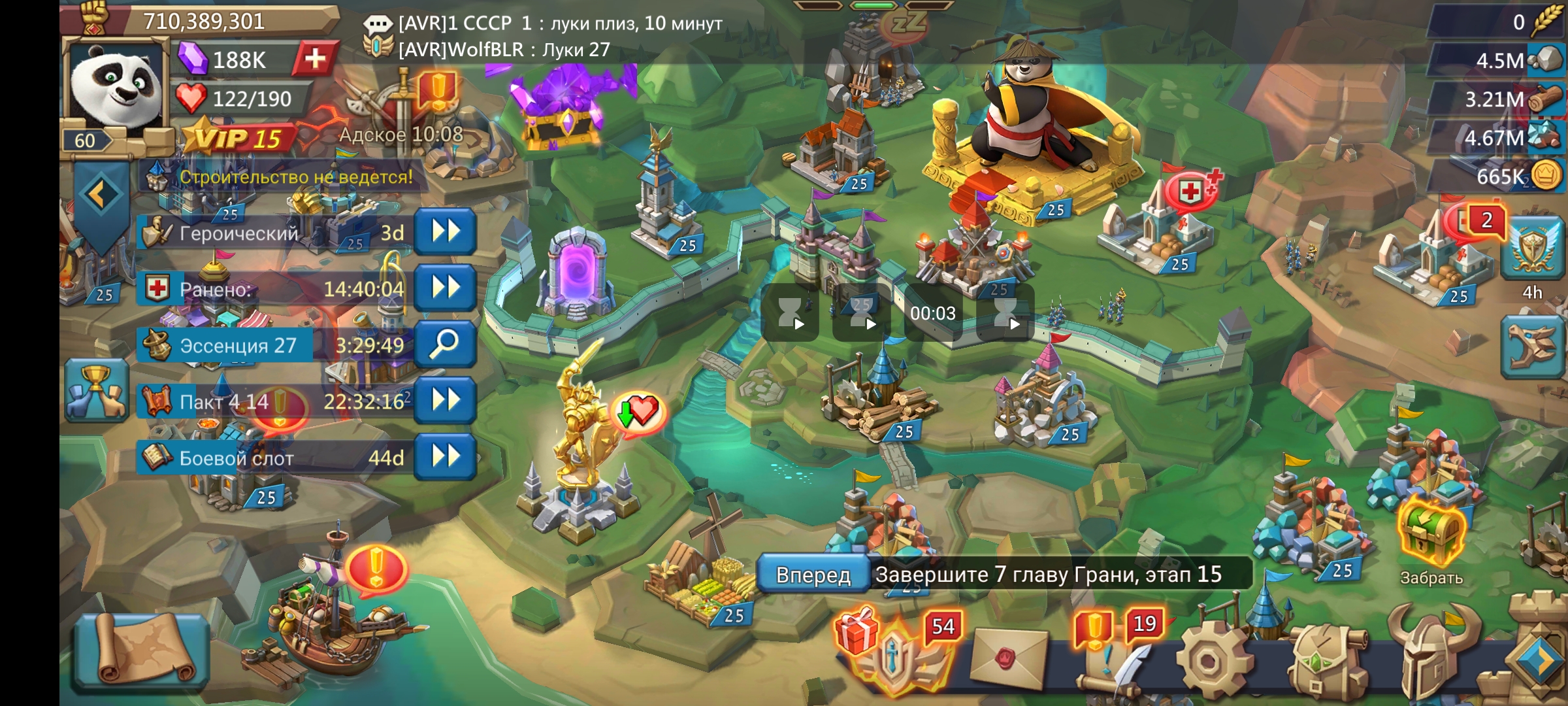Click the Вперед quest button
The image size is (1568, 706).
pos(813,575)
